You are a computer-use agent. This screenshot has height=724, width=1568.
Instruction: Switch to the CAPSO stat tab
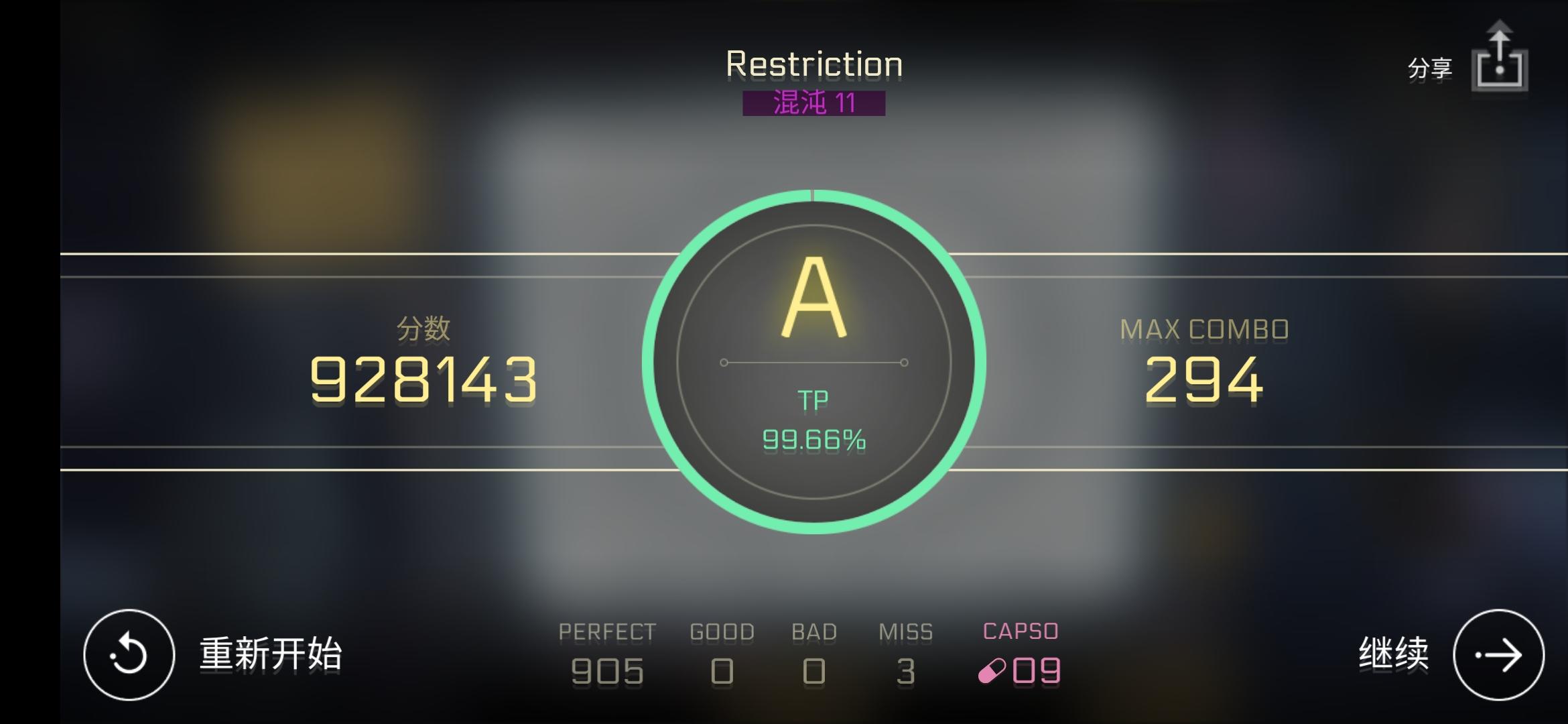(x=1020, y=630)
